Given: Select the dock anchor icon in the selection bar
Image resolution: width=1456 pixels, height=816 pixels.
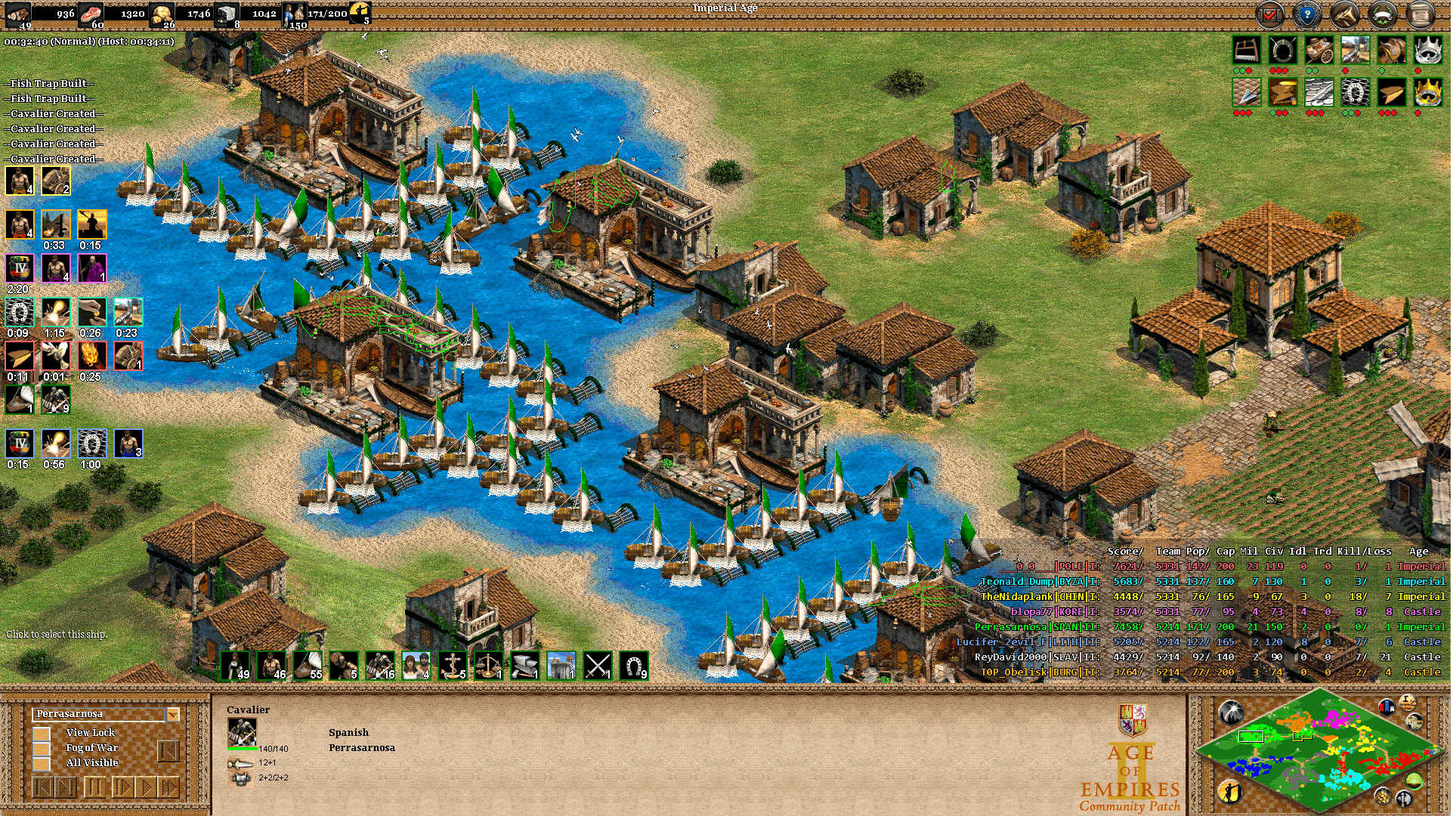Looking at the screenshot, I should (x=451, y=669).
